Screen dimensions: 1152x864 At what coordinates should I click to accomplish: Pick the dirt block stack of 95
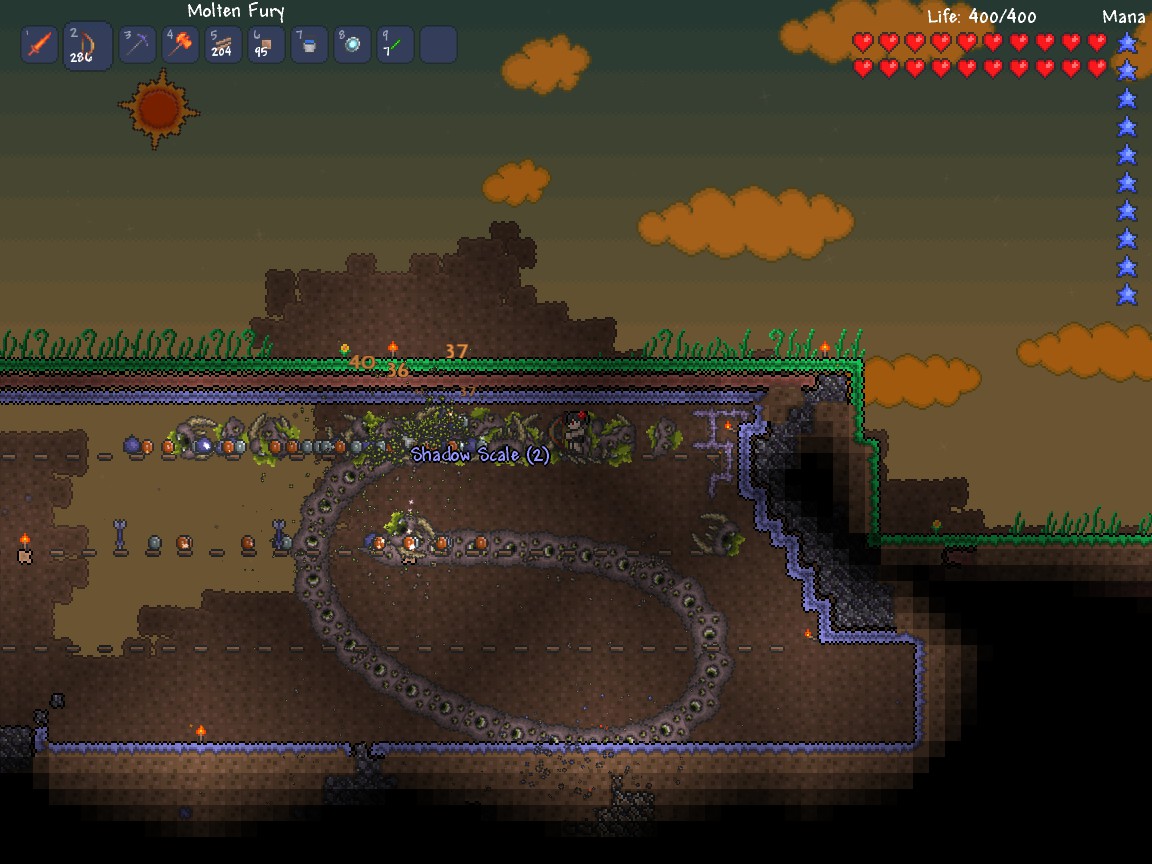click(266, 45)
